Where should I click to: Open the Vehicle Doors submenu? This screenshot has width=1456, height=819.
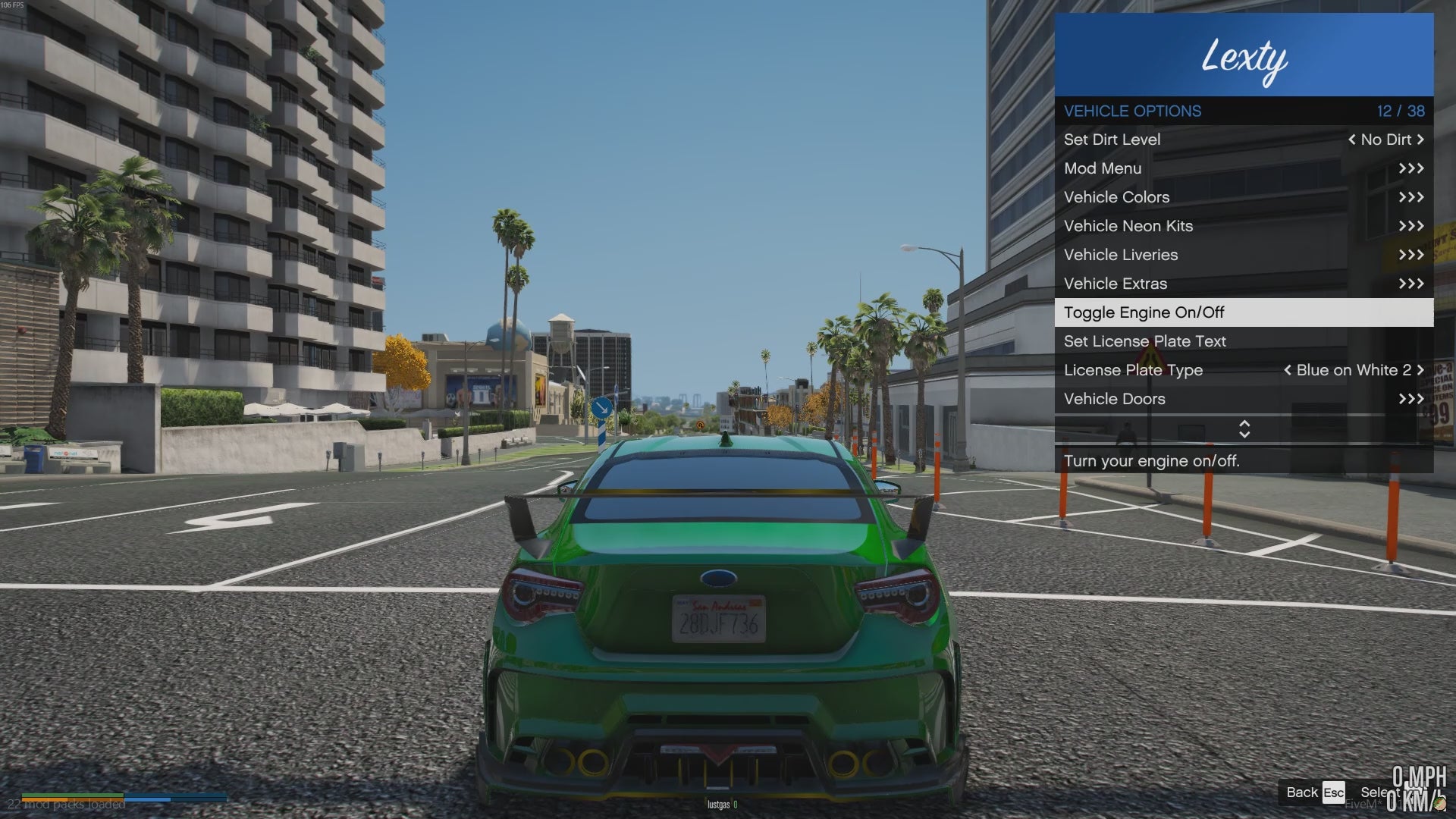pyautogui.click(x=1244, y=399)
